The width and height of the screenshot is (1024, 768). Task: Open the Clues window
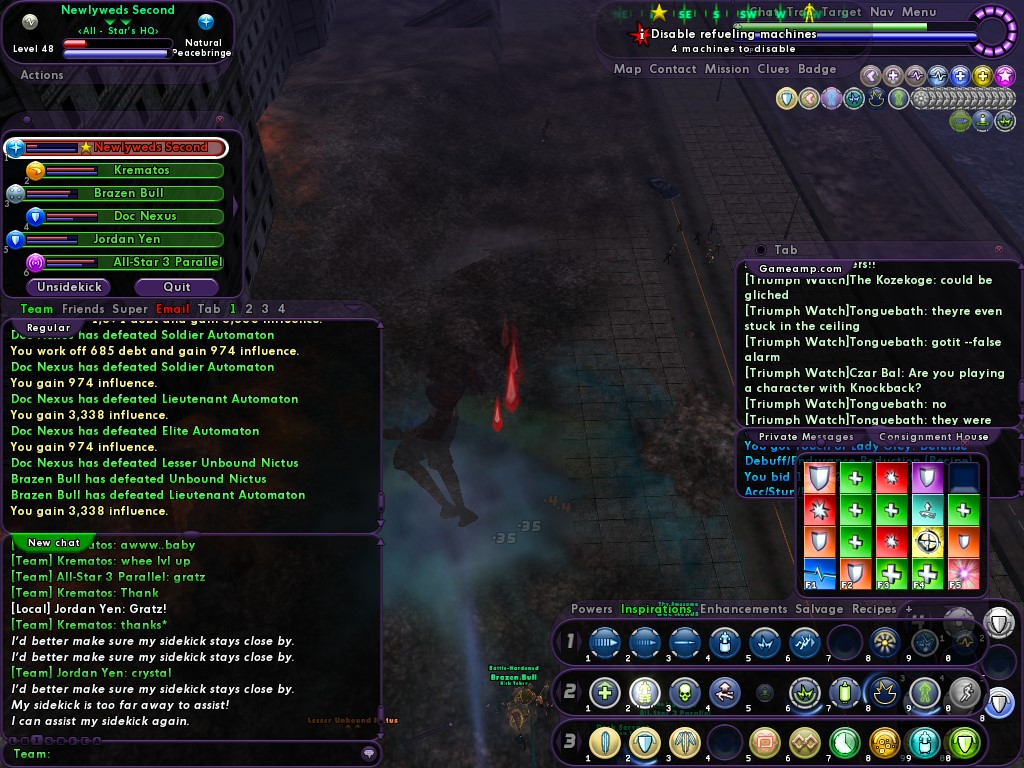(x=773, y=69)
